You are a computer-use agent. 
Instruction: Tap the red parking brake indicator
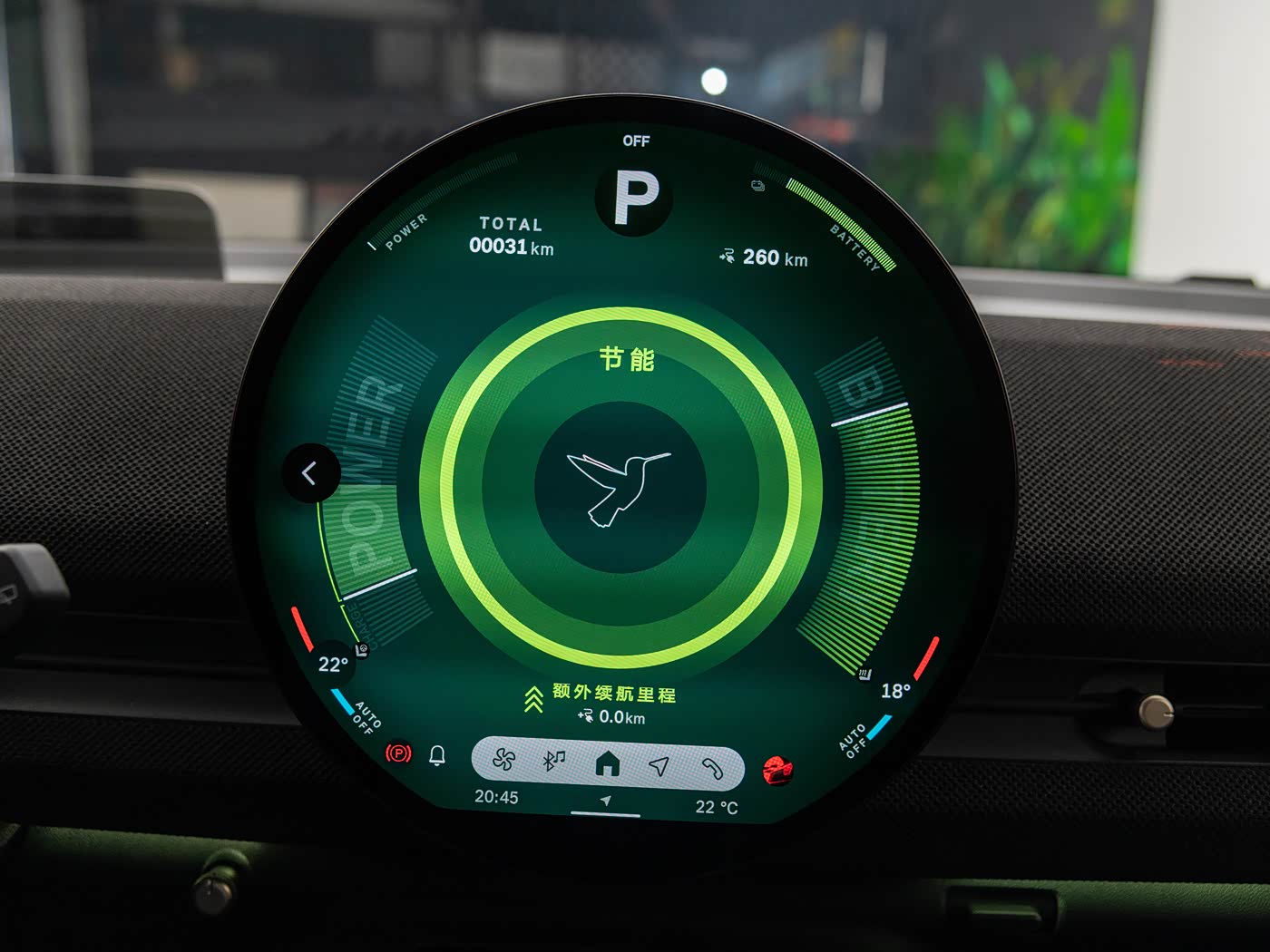(398, 753)
